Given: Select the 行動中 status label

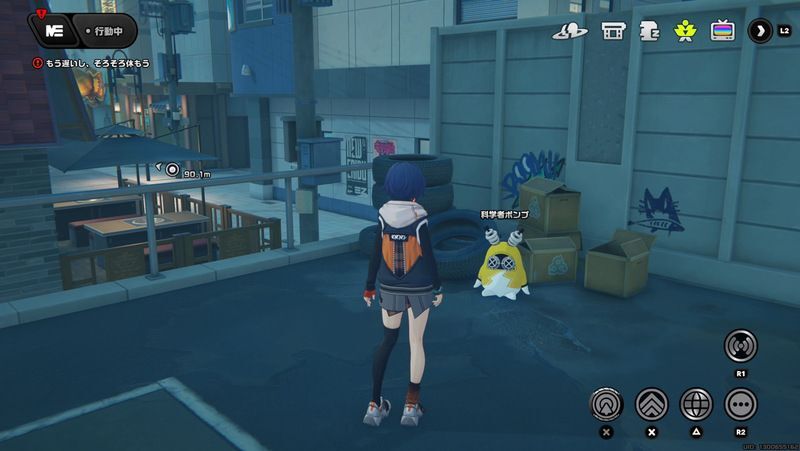Looking at the screenshot, I should pos(106,31).
